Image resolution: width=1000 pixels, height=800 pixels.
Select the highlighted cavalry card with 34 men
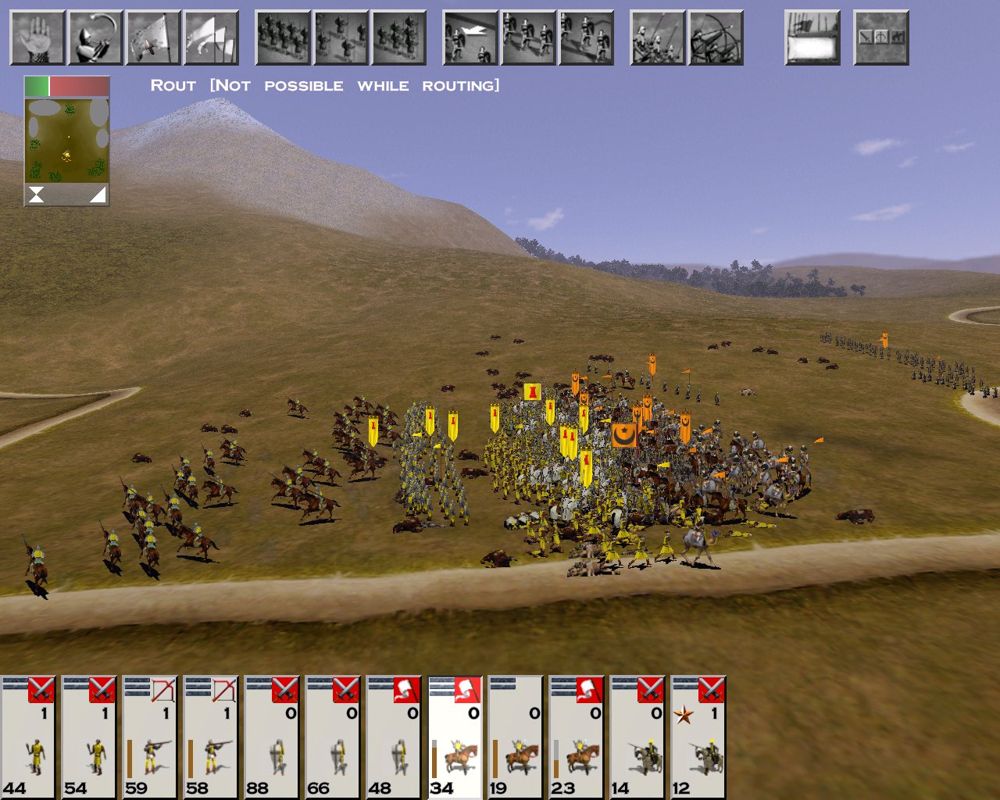click(455, 737)
